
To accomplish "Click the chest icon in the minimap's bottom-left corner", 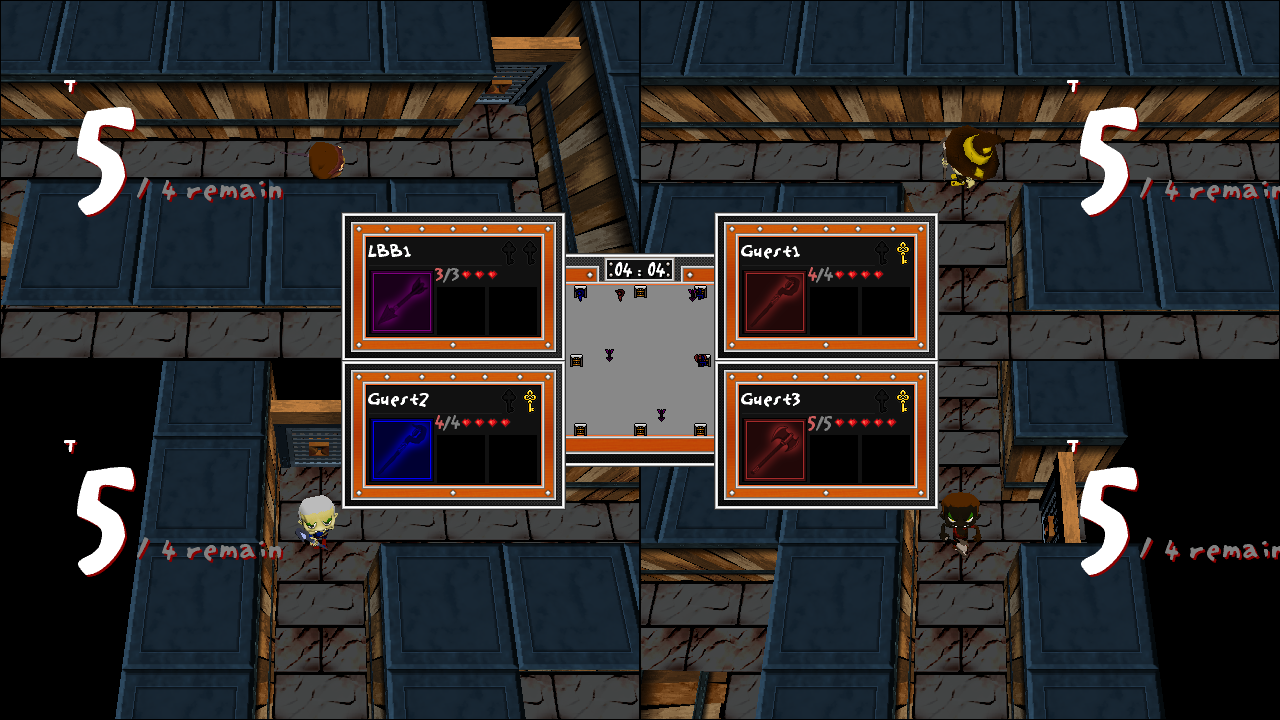I will coord(580,430).
